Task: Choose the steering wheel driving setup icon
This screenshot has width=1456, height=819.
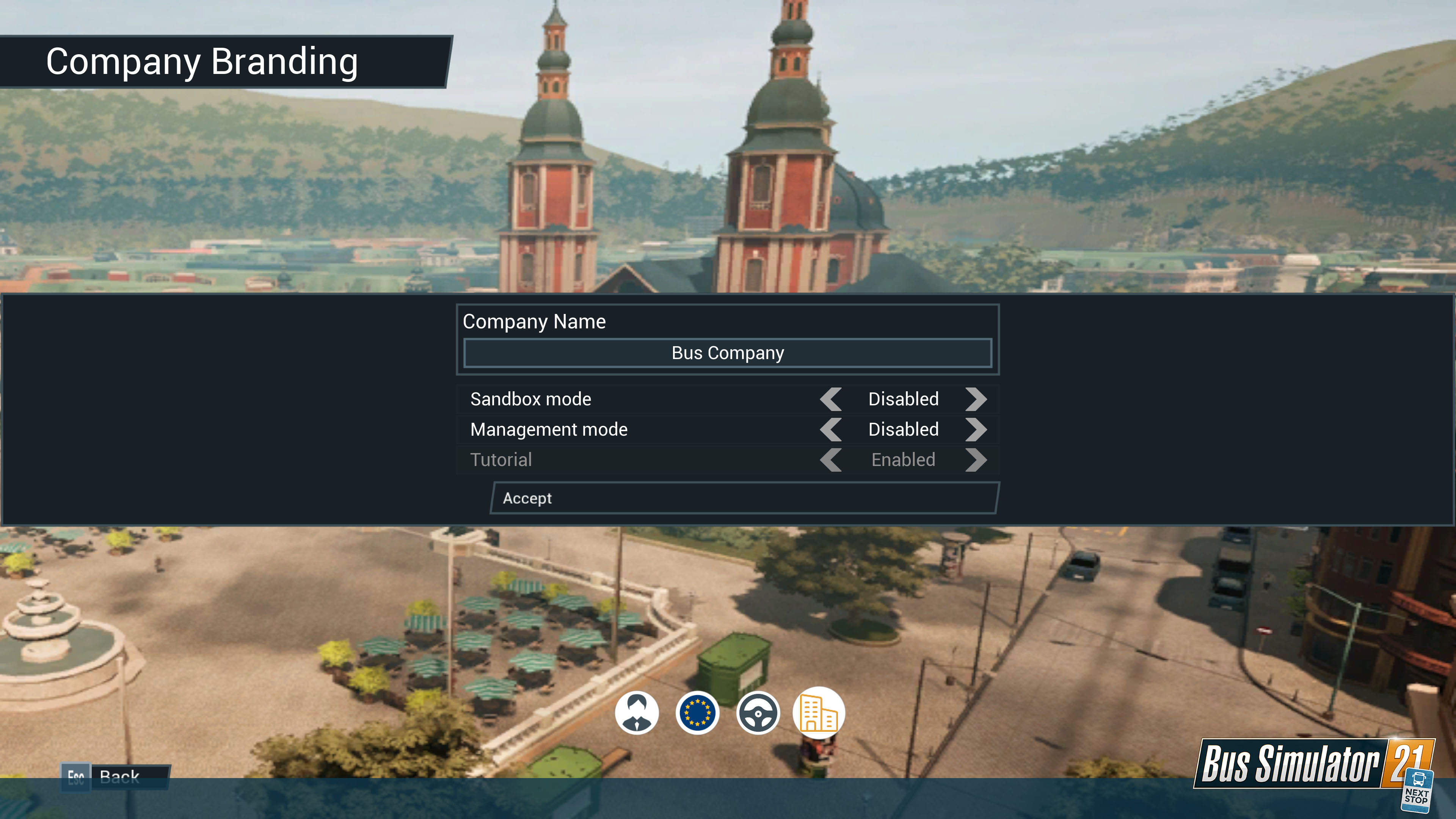Action: [758, 713]
